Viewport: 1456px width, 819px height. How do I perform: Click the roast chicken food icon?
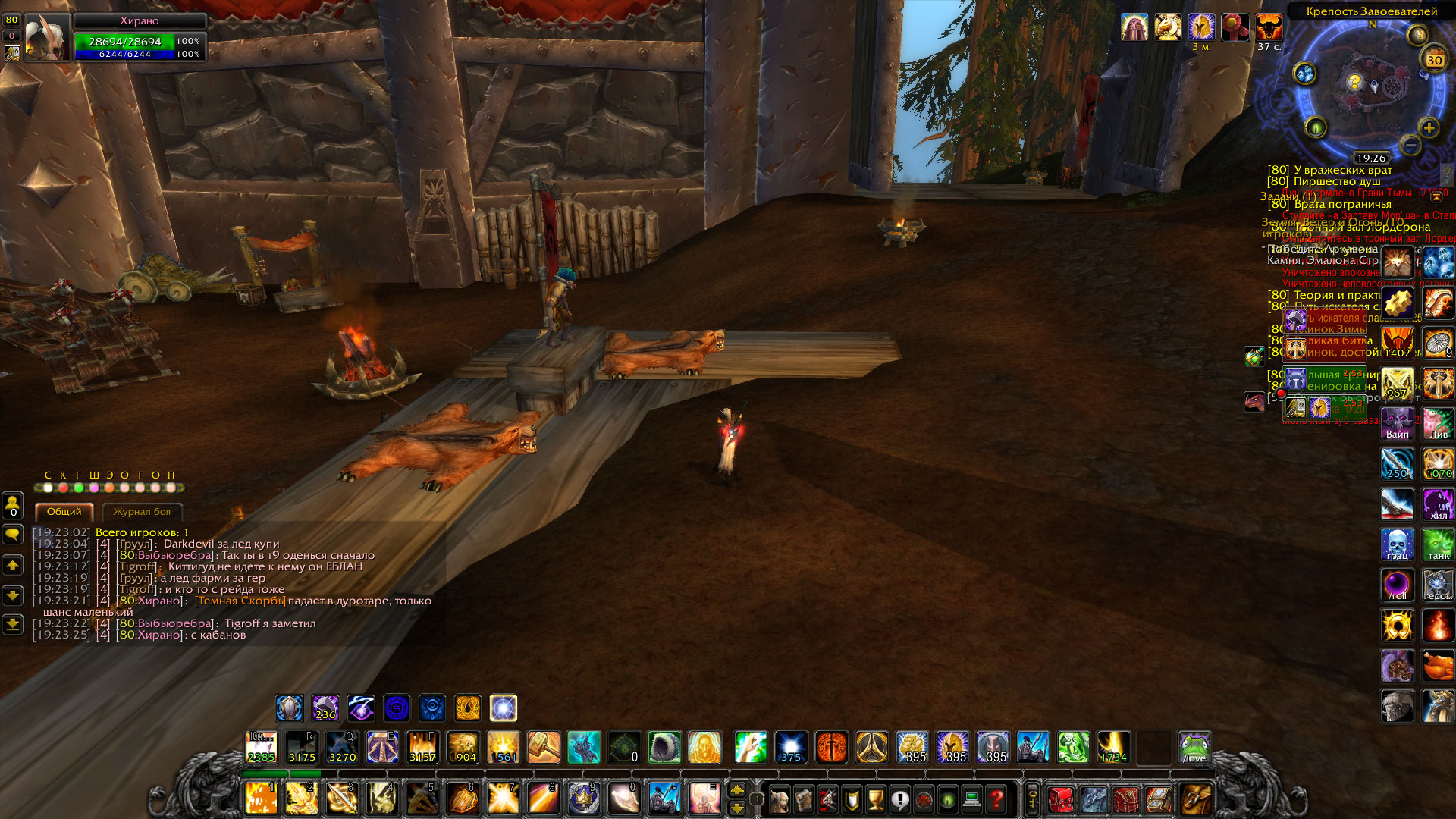click(x=1438, y=667)
